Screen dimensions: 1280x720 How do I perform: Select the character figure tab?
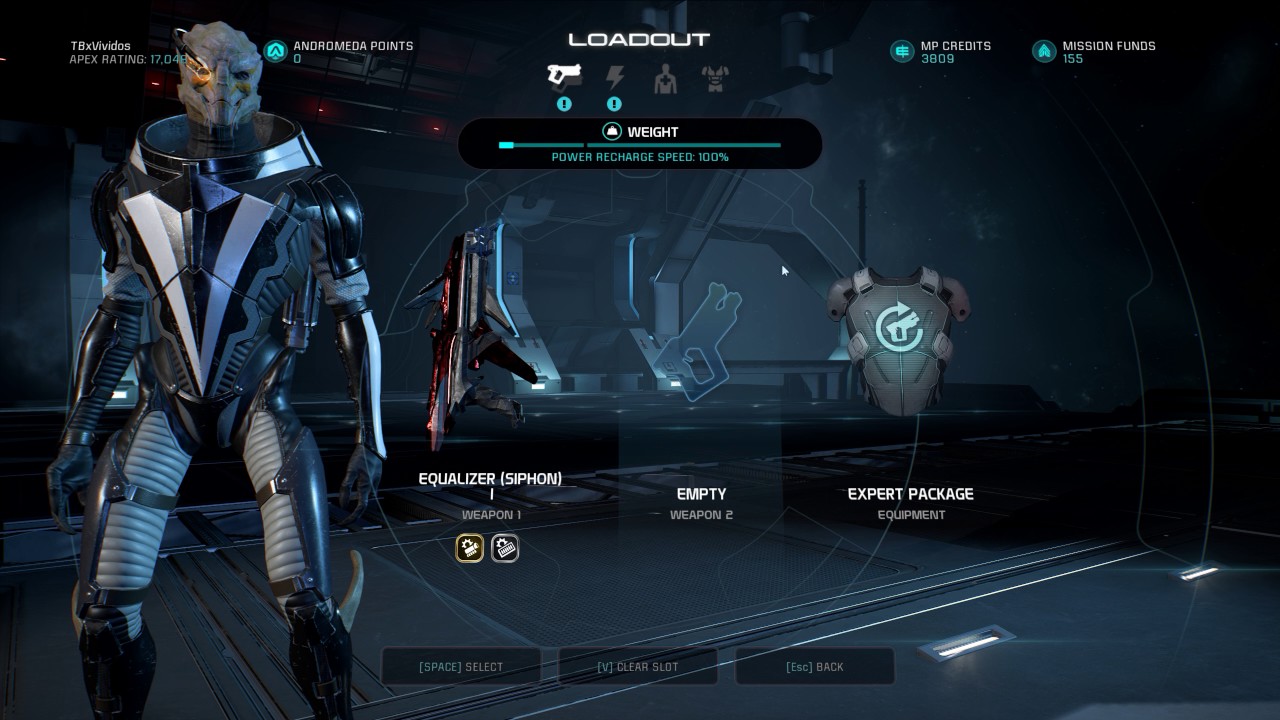pos(665,78)
